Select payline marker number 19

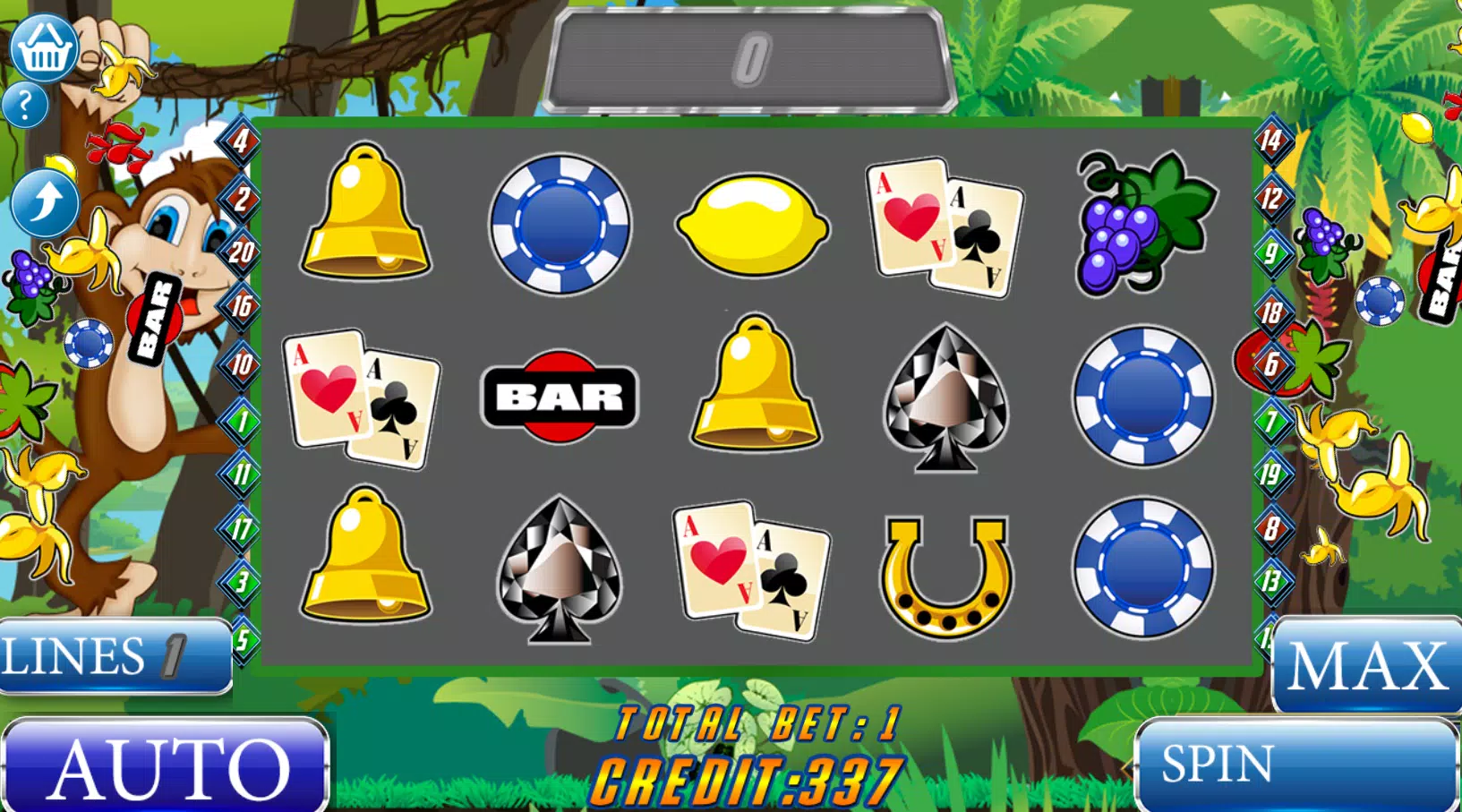coord(1271,474)
